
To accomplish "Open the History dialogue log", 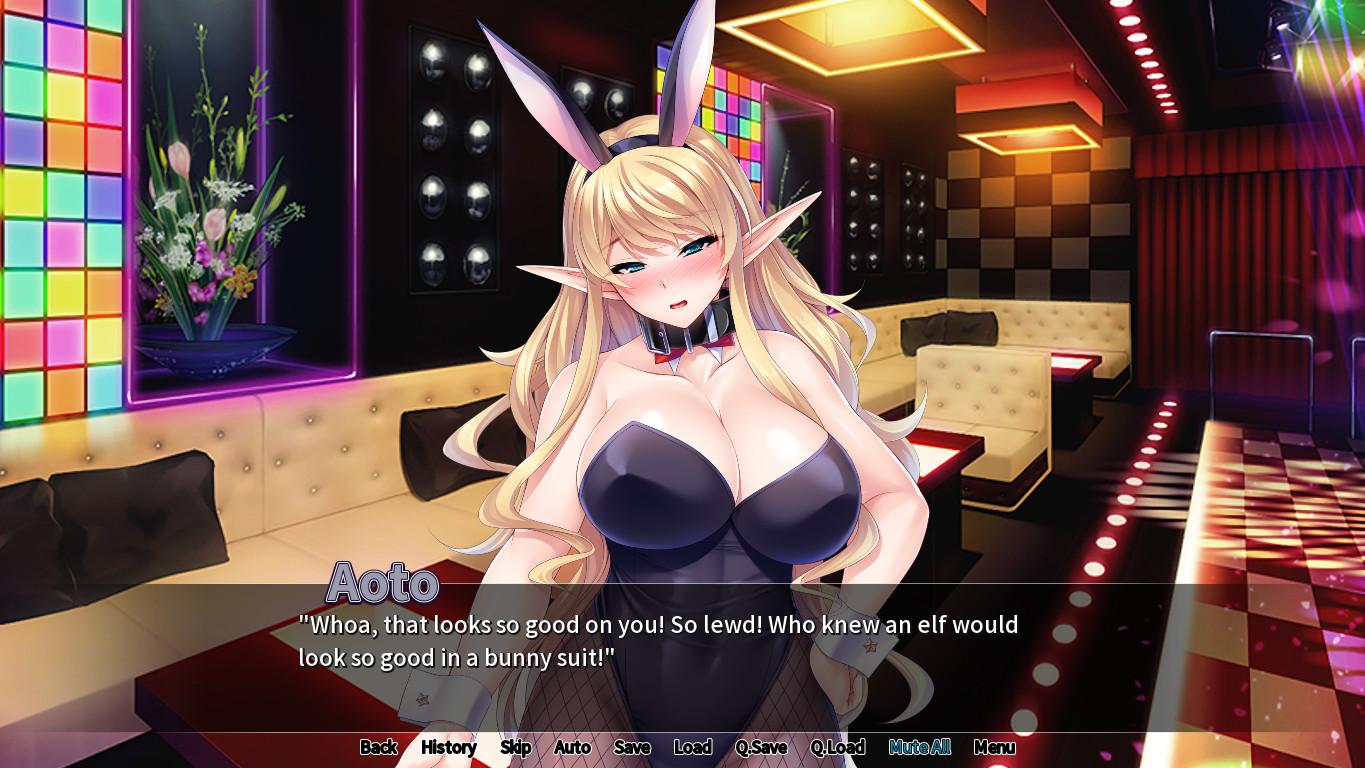I will [x=447, y=747].
